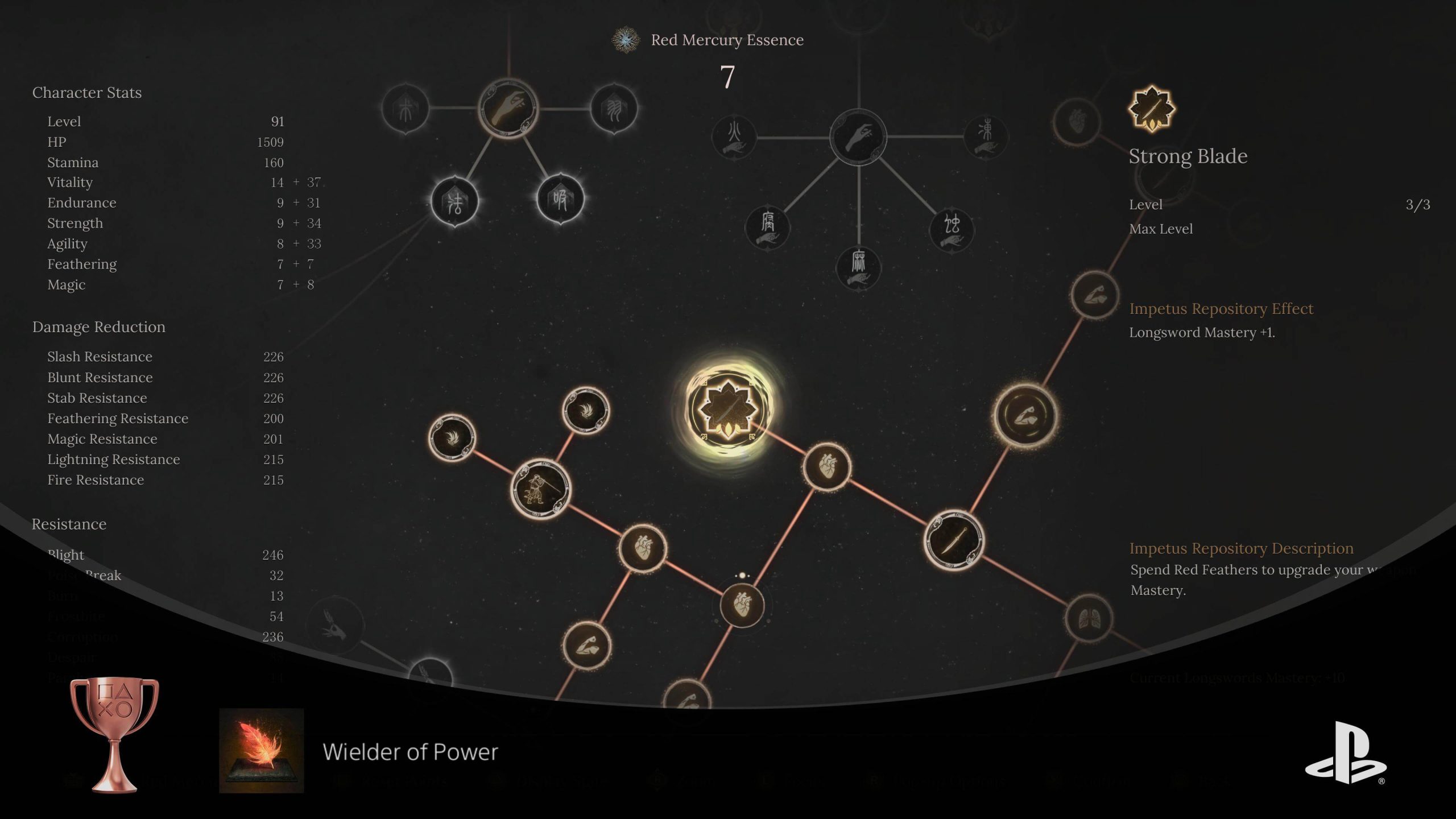This screenshot has width=1456, height=819.
Task: Select the curved longsword skill node
Action: 954,540
